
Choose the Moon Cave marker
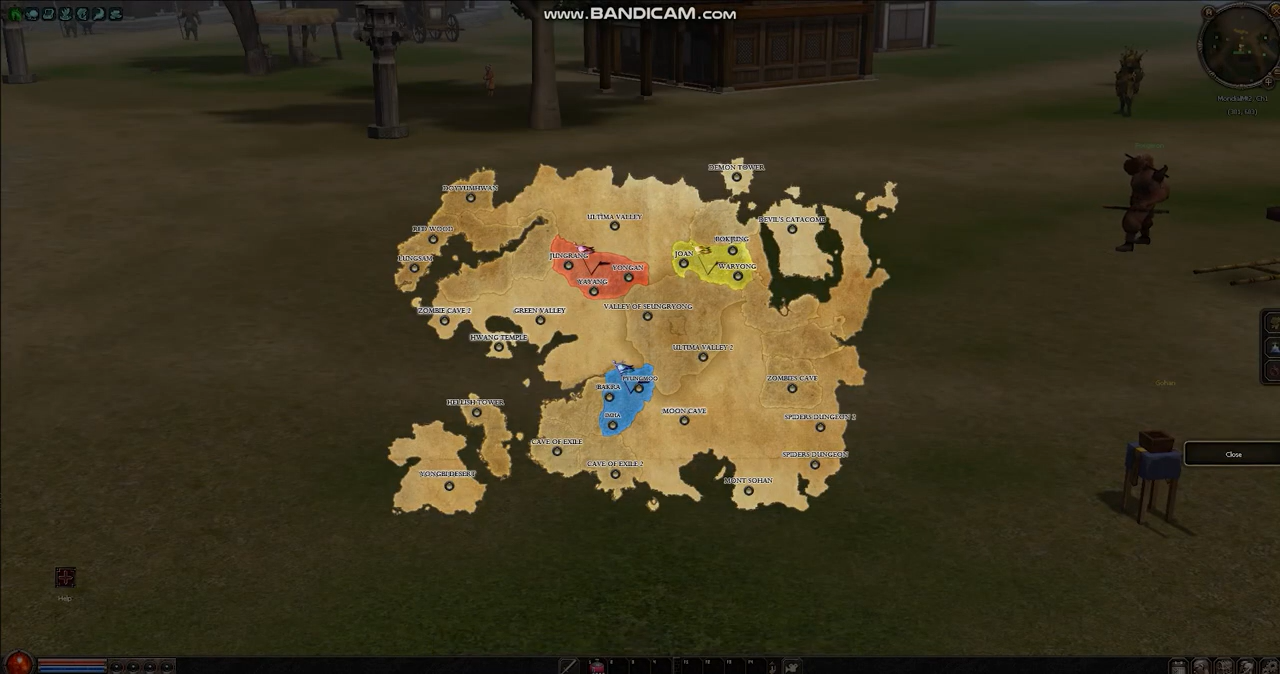click(684, 421)
